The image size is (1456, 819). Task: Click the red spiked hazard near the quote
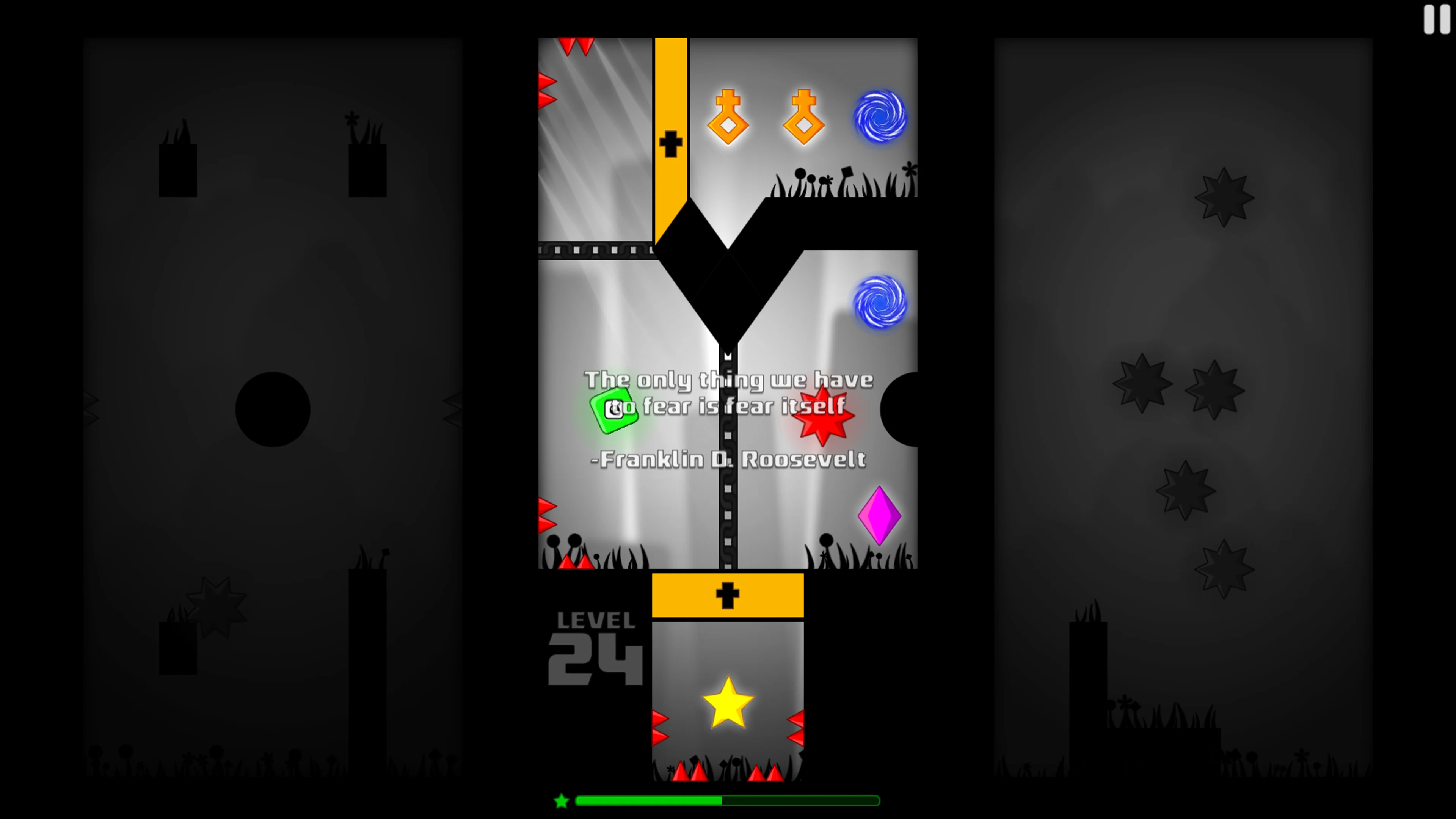point(823,414)
